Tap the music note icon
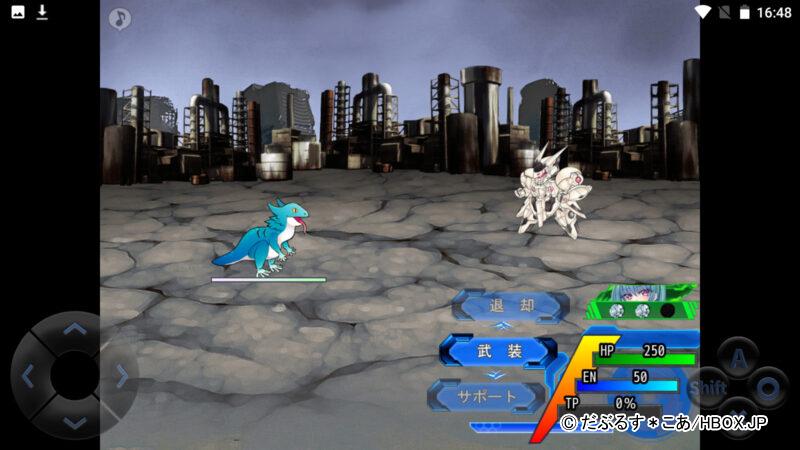 120,18
